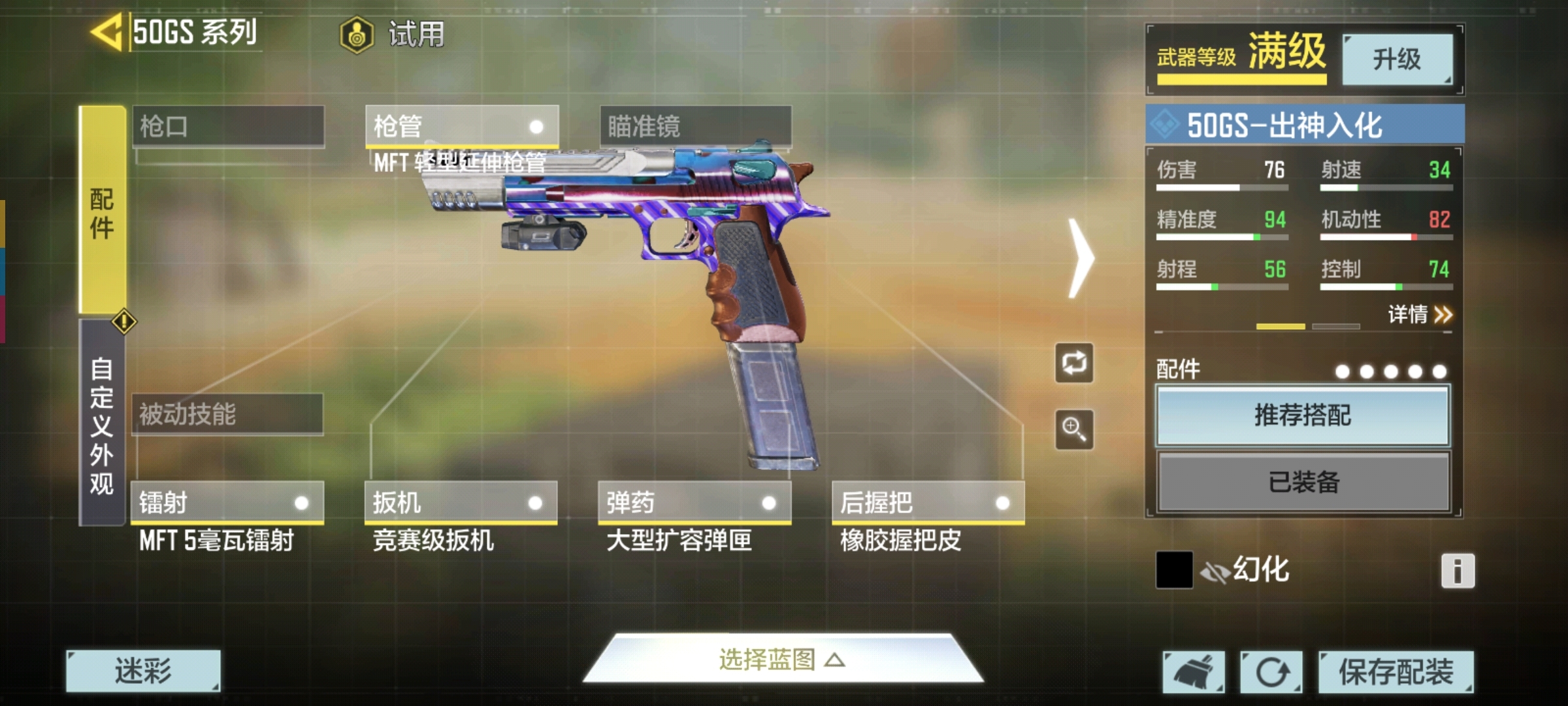Expand the 详情 stat details
The width and height of the screenshot is (1568, 706).
[x=1419, y=315]
